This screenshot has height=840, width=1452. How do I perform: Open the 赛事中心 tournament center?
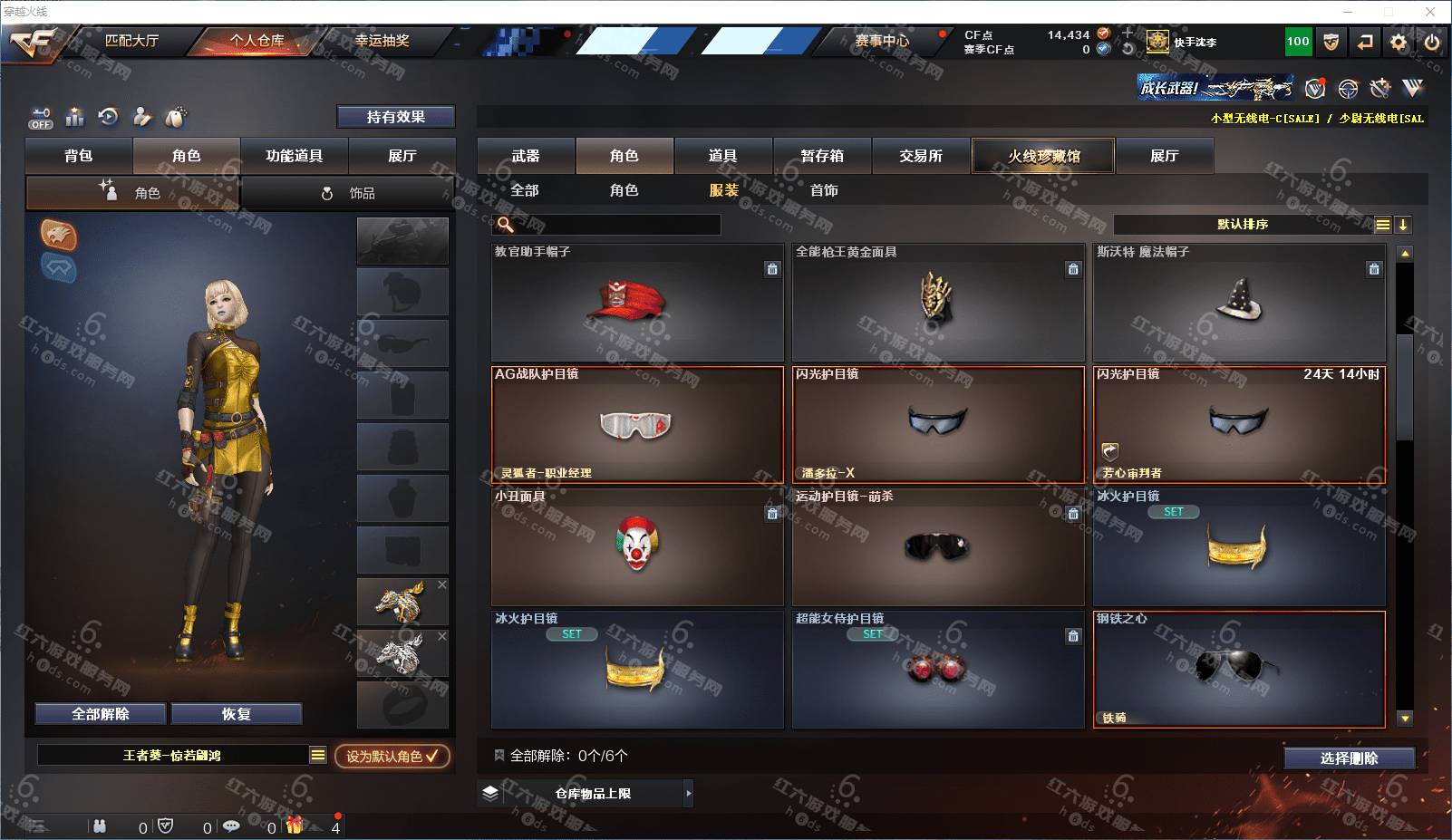[881, 41]
